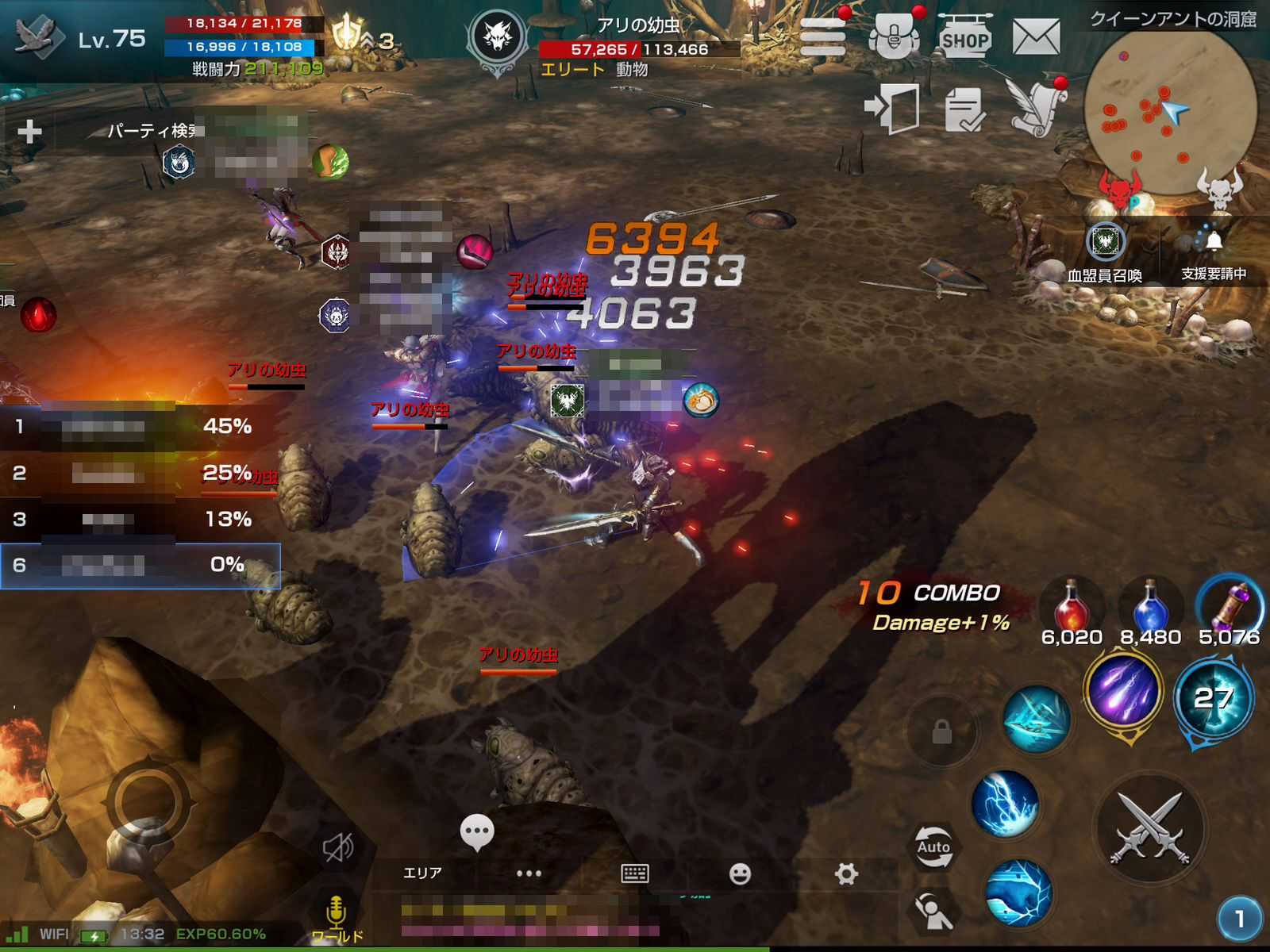Open the backpack inventory
The image size is (1270, 952).
894,36
